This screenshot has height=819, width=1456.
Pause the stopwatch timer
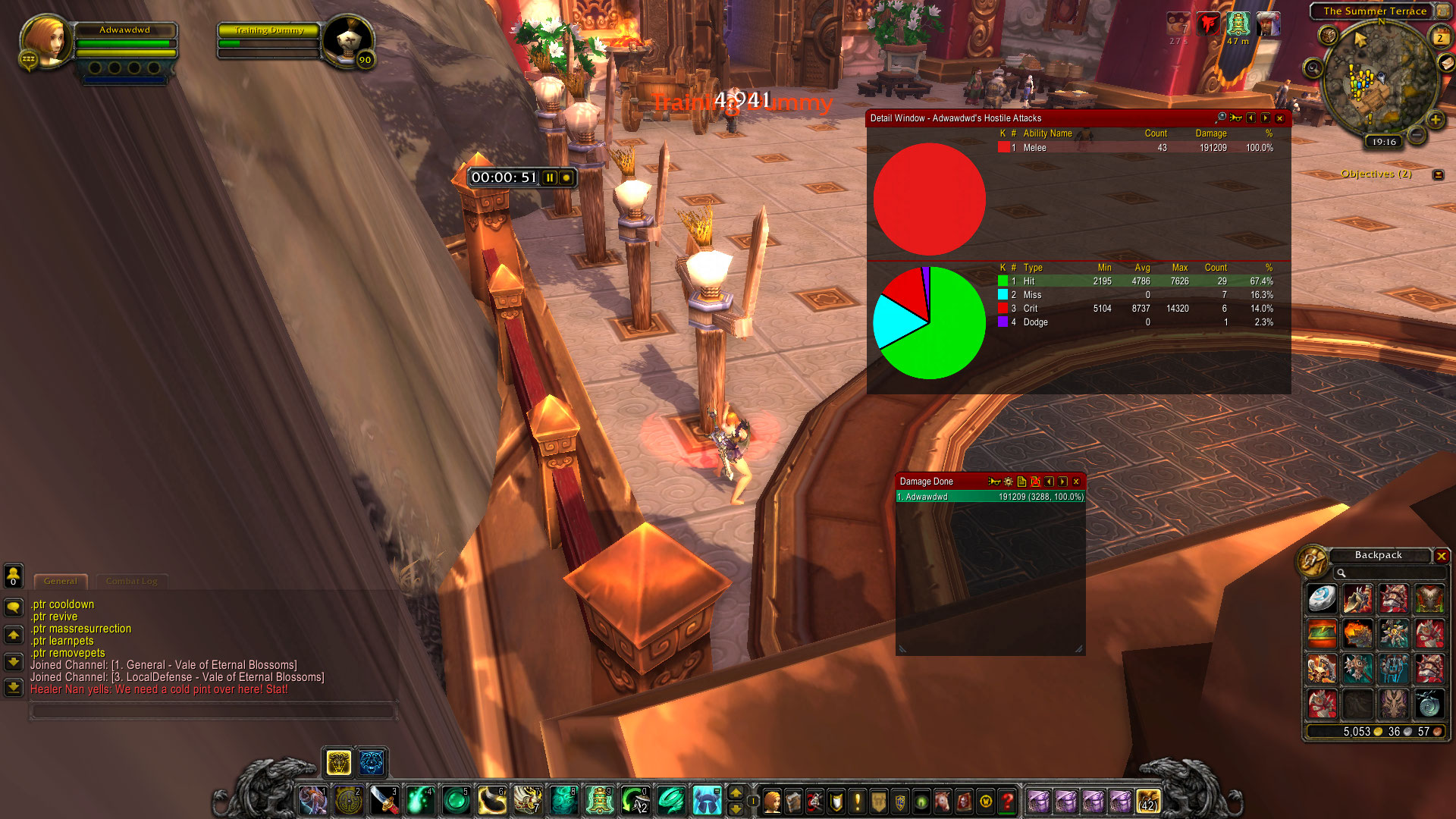coord(550,177)
